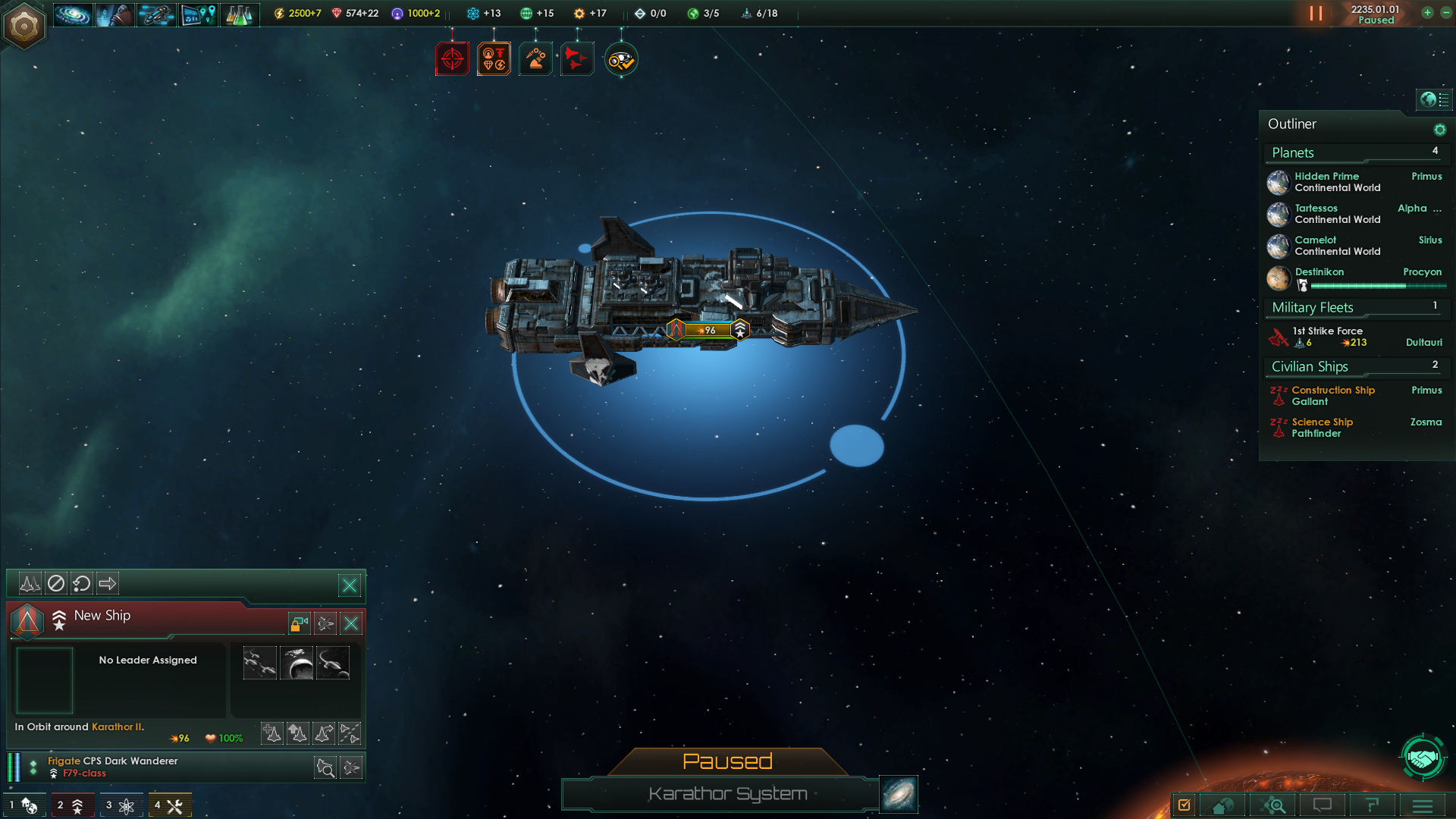Image resolution: width=1456 pixels, height=819 pixels.
Task: Open Outliner settings gear
Action: click(1439, 130)
